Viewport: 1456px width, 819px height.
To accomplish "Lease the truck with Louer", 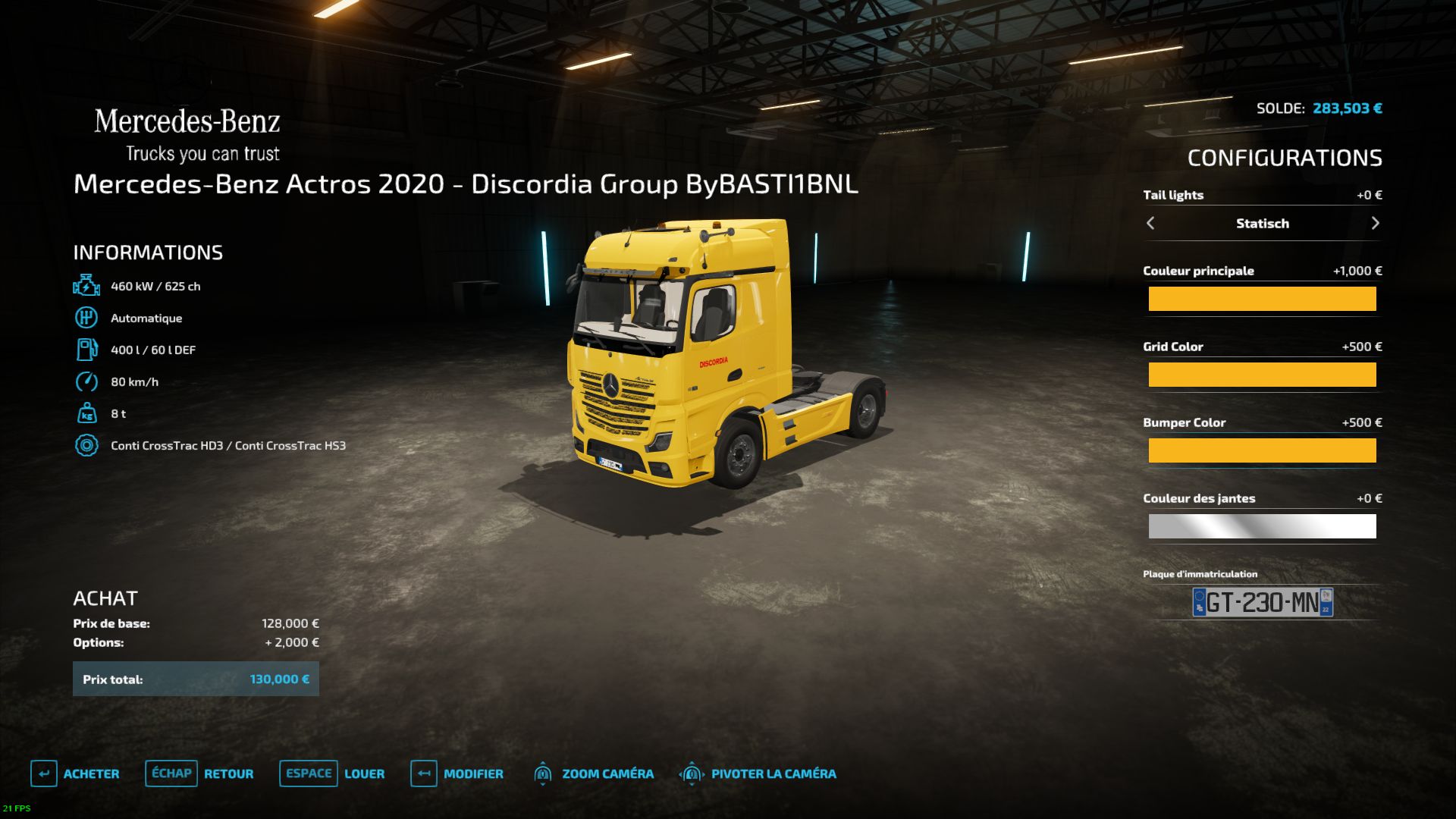I will [332, 773].
